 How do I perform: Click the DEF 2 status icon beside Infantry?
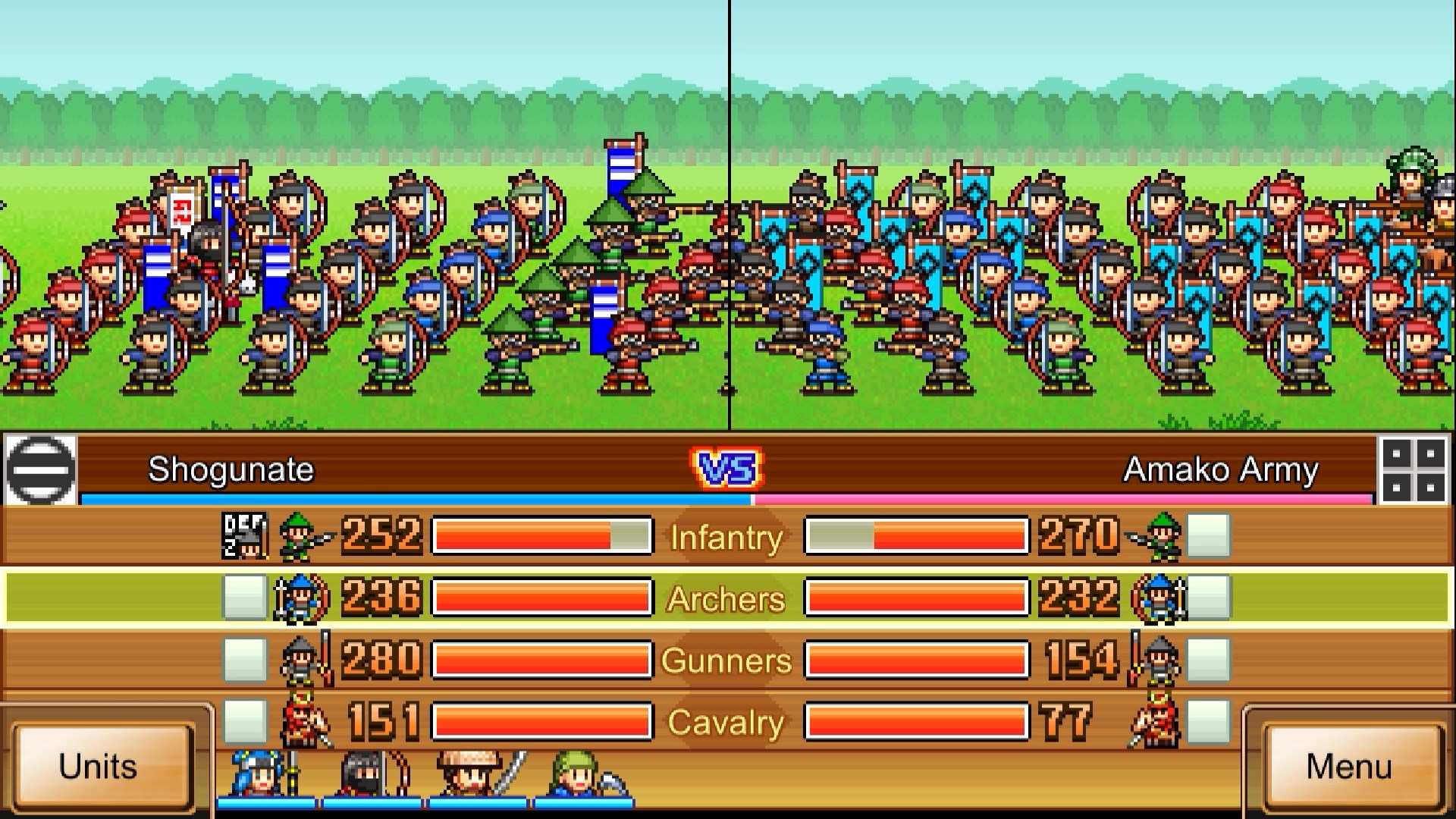[x=243, y=537]
